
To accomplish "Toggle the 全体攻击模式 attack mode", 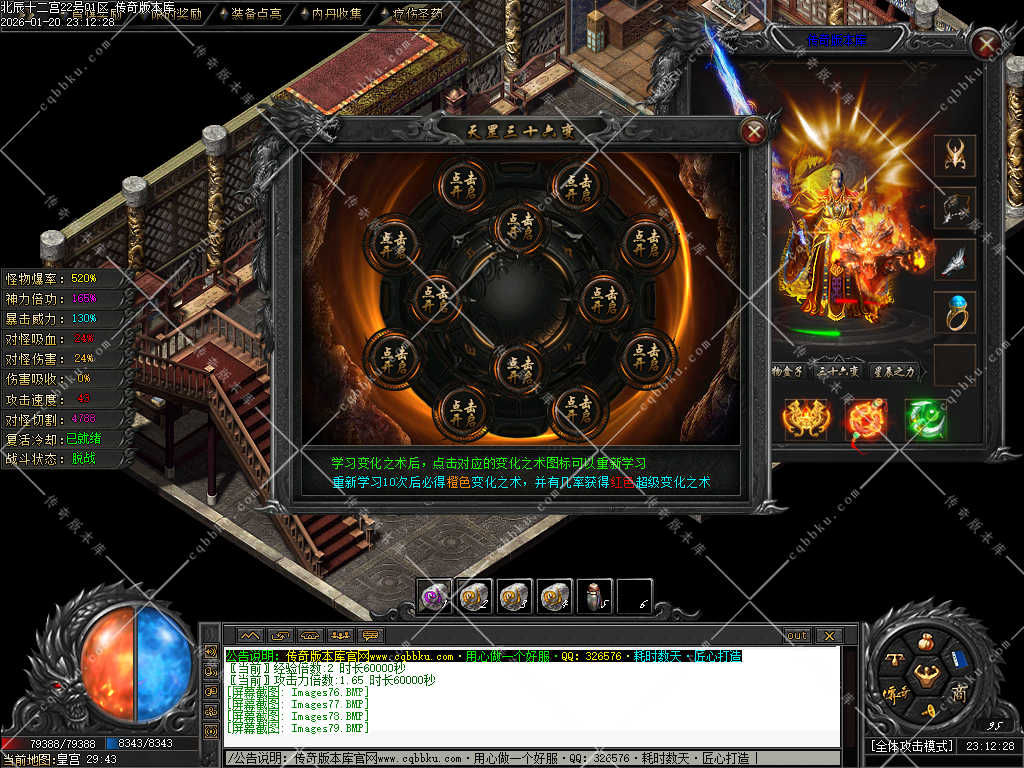I will [912, 746].
